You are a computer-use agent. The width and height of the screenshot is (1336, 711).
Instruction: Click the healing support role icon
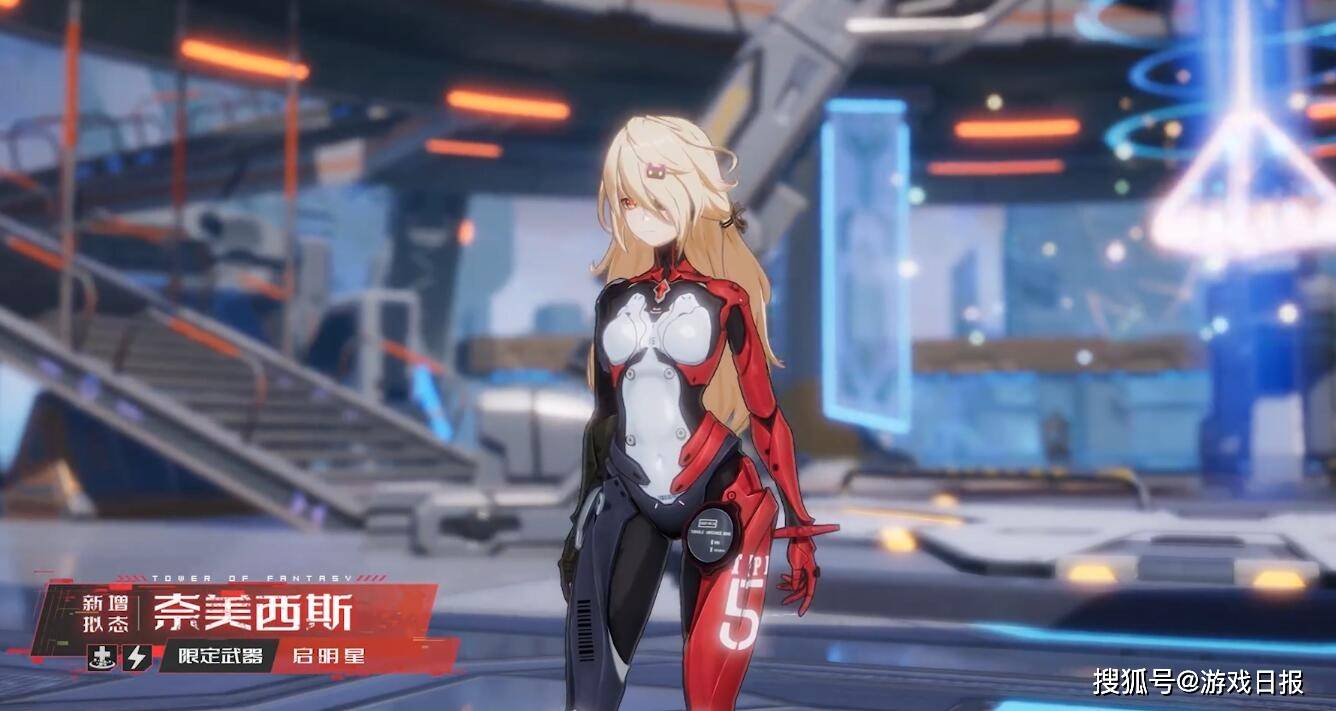pos(102,656)
